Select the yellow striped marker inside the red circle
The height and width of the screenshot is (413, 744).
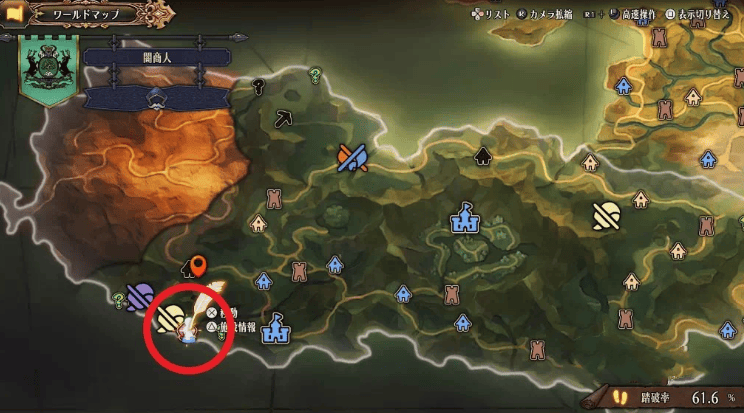point(169,318)
